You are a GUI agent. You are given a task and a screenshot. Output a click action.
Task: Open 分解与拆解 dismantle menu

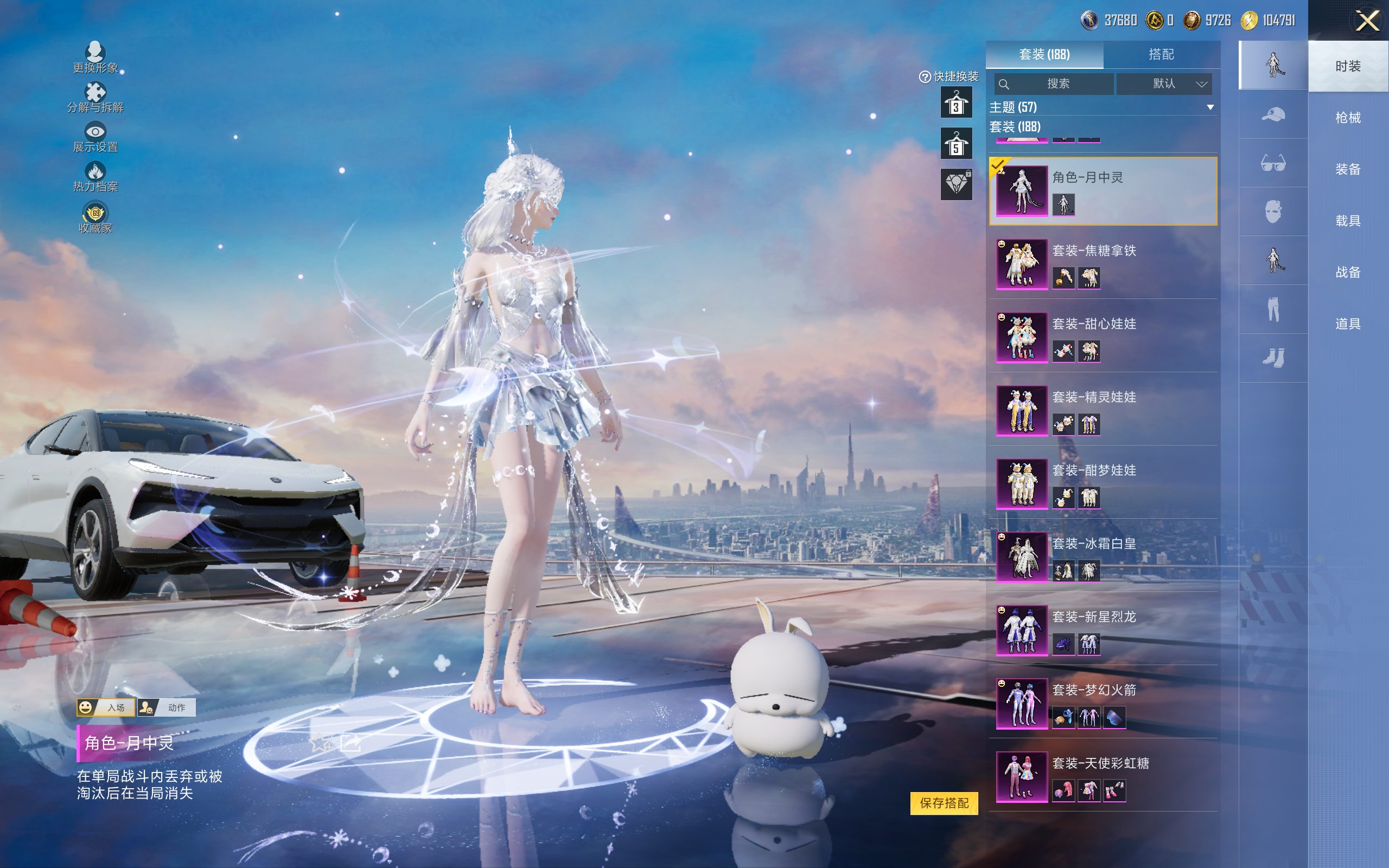click(x=95, y=98)
